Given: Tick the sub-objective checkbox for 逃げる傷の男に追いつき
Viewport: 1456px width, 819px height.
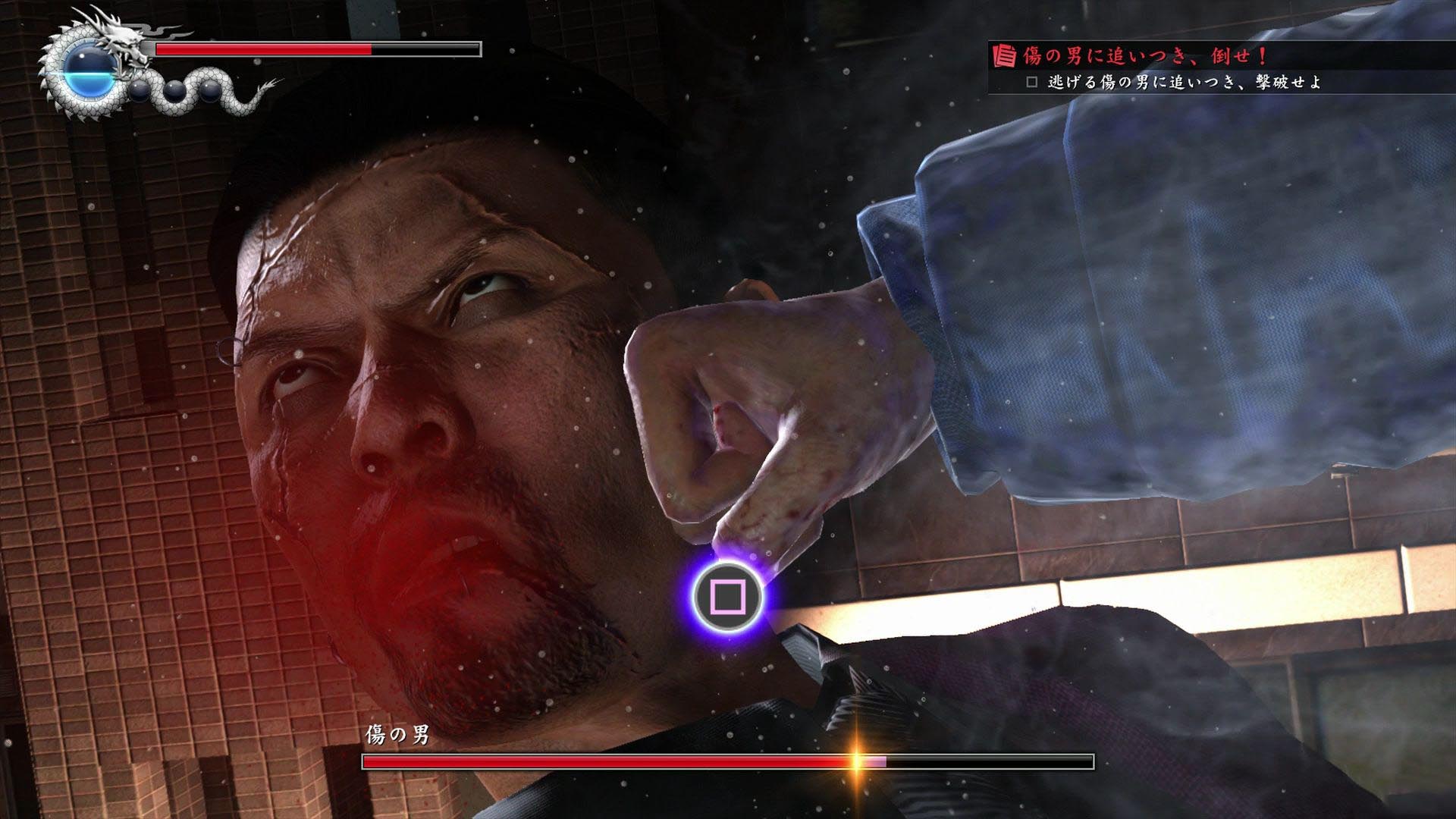Looking at the screenshot, I should [x=1031, y=82].
